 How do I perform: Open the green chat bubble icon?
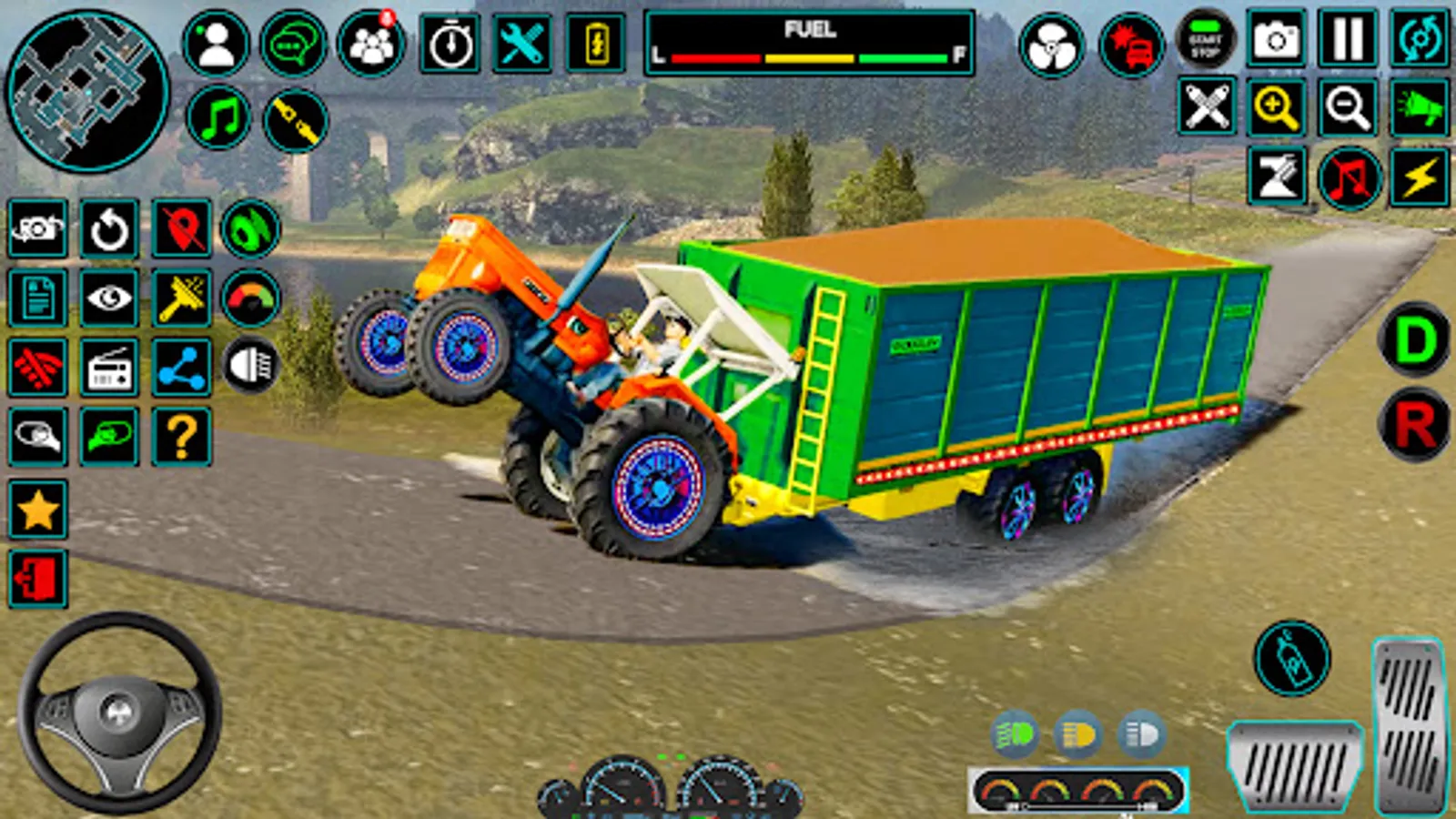tap(293, 44)
